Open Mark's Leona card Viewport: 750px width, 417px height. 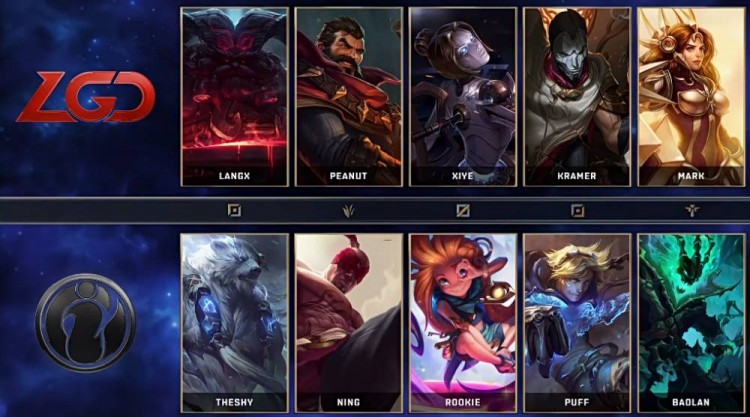[x=692, y=97]
